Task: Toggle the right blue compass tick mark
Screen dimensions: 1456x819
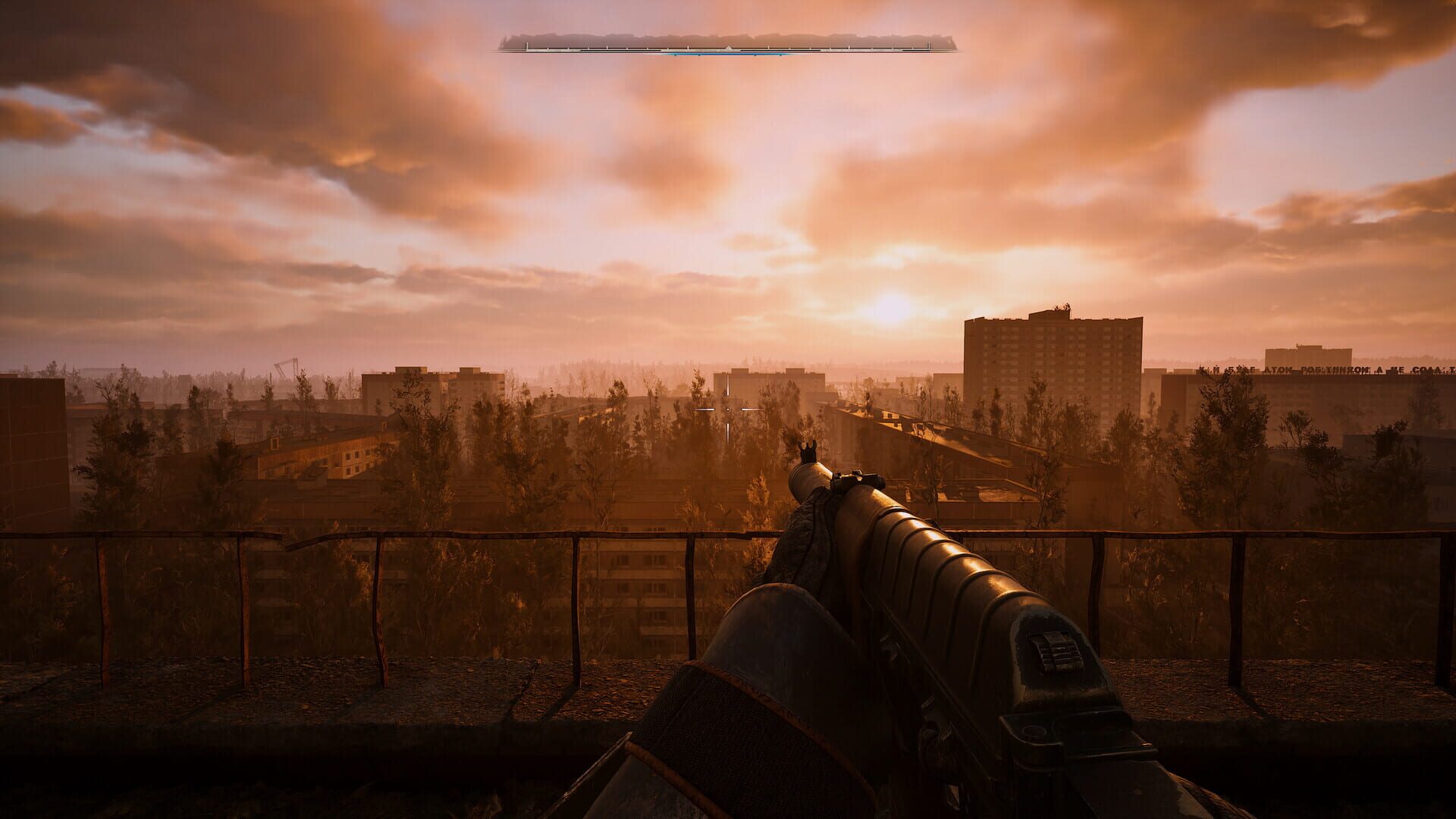Action: click(780, 55)
